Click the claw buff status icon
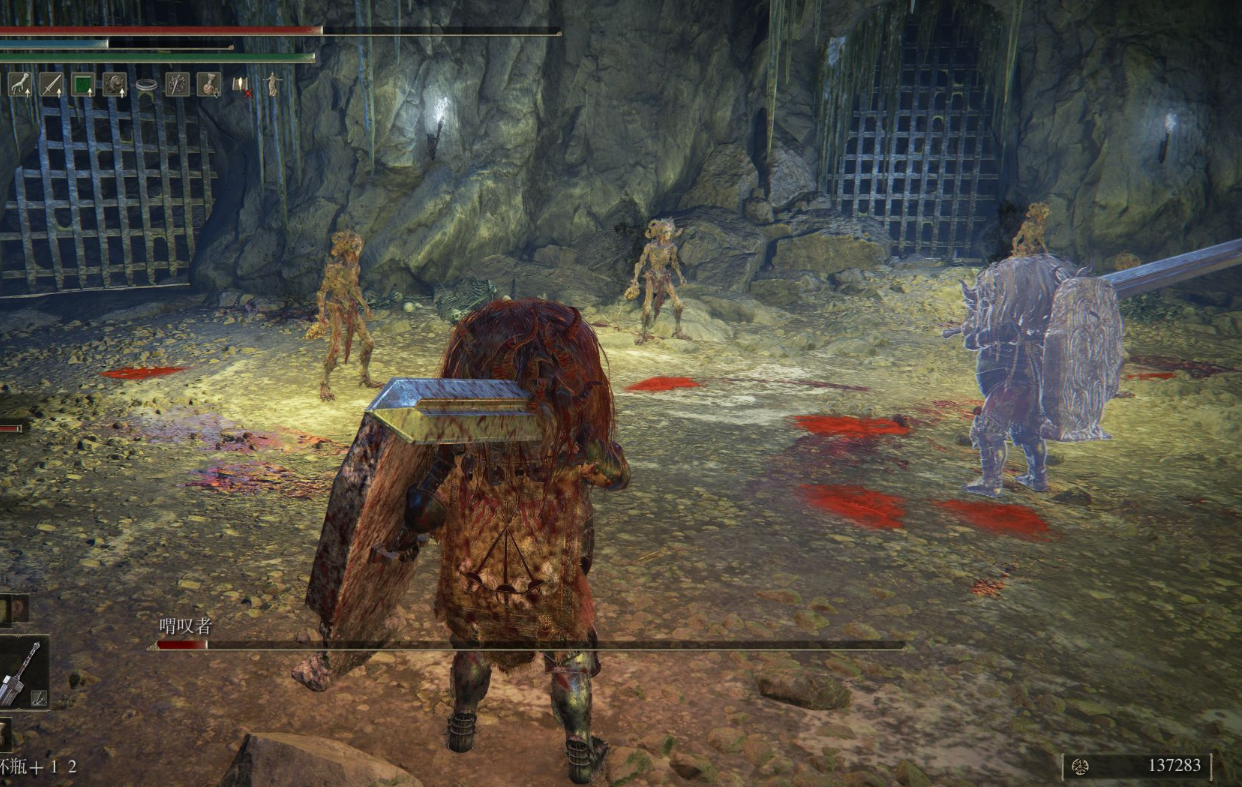1242x787 pixels. click(20, 84)
